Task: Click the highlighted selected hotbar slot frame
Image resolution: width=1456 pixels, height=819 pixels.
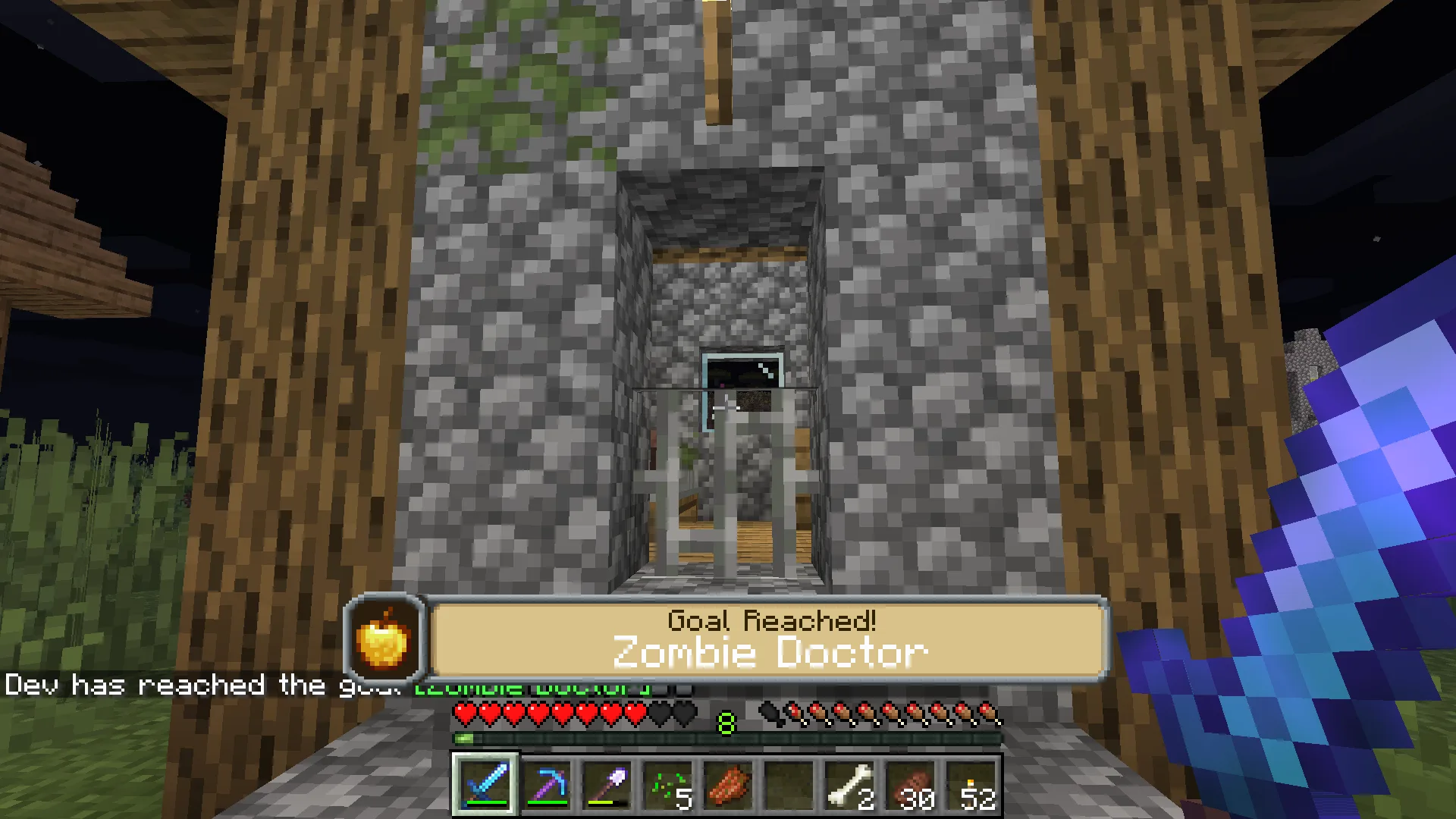Action: coord(485,783)
